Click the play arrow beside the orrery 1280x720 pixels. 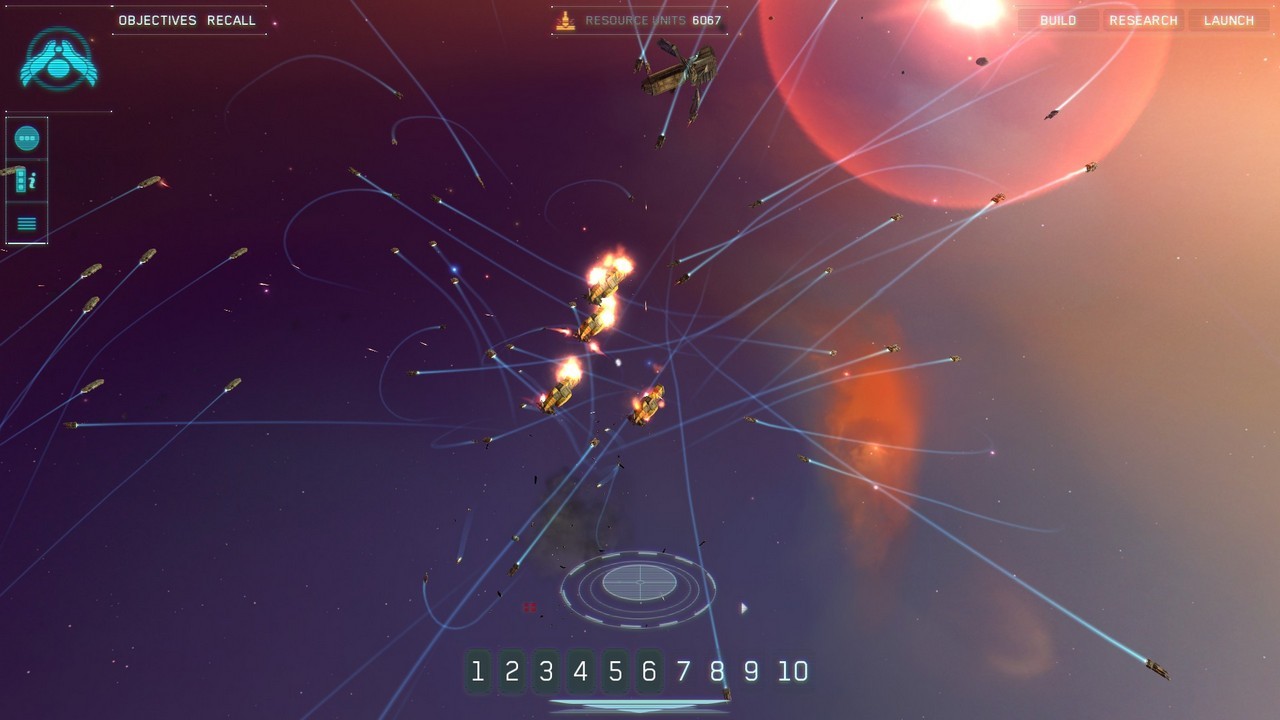[x=743, y=607]
